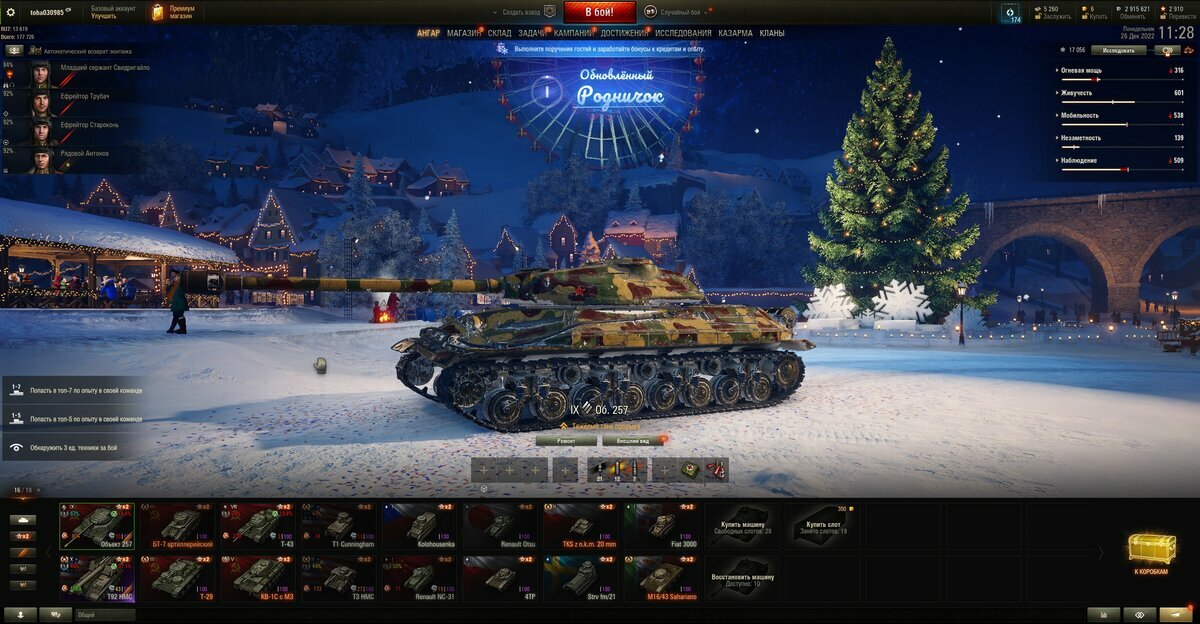Viewport: 1200px width, 624px height.
Task: Click the Исследовать button
Action: 1118,49
